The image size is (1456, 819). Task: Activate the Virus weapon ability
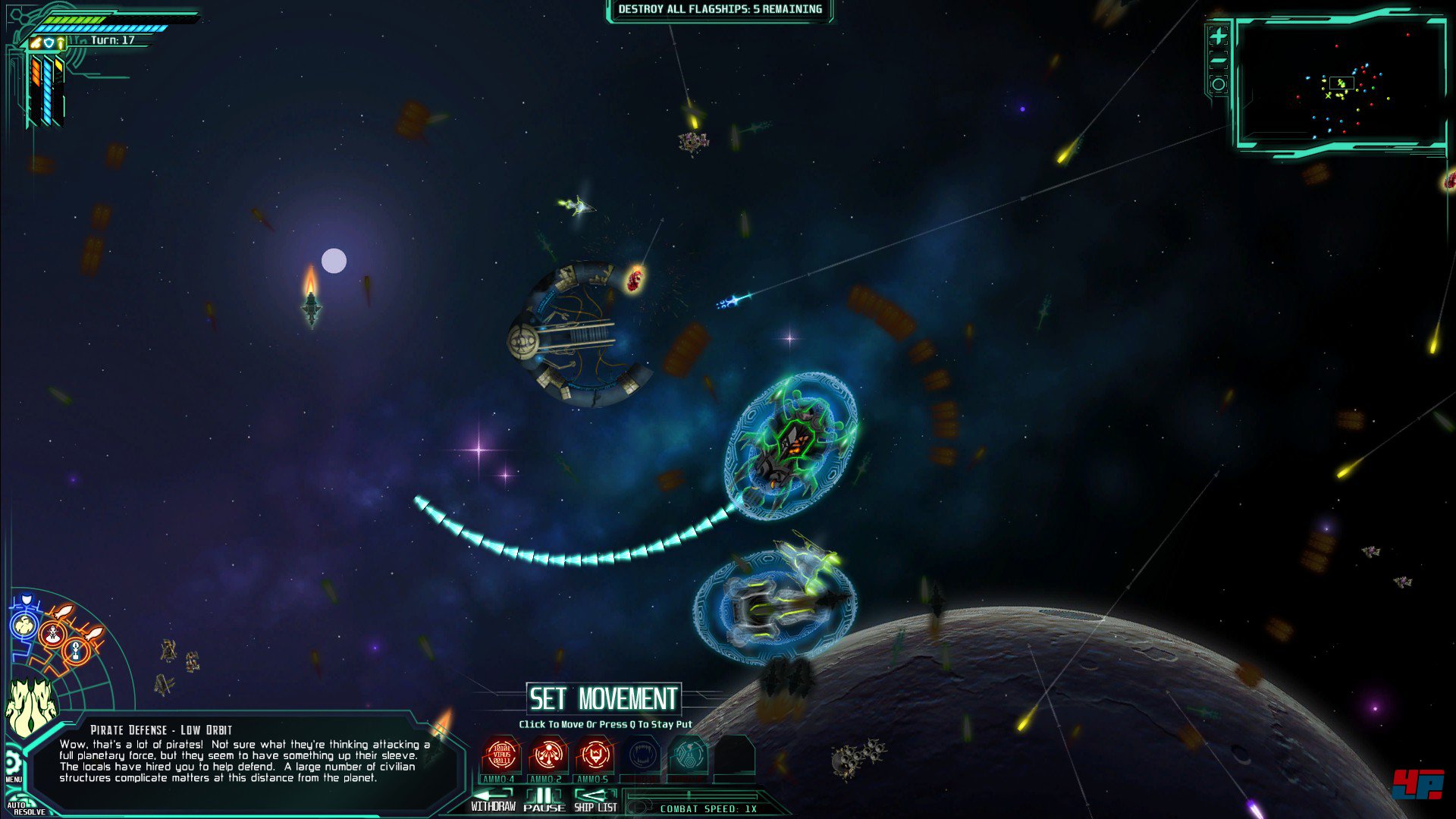(x=501, y=755)
